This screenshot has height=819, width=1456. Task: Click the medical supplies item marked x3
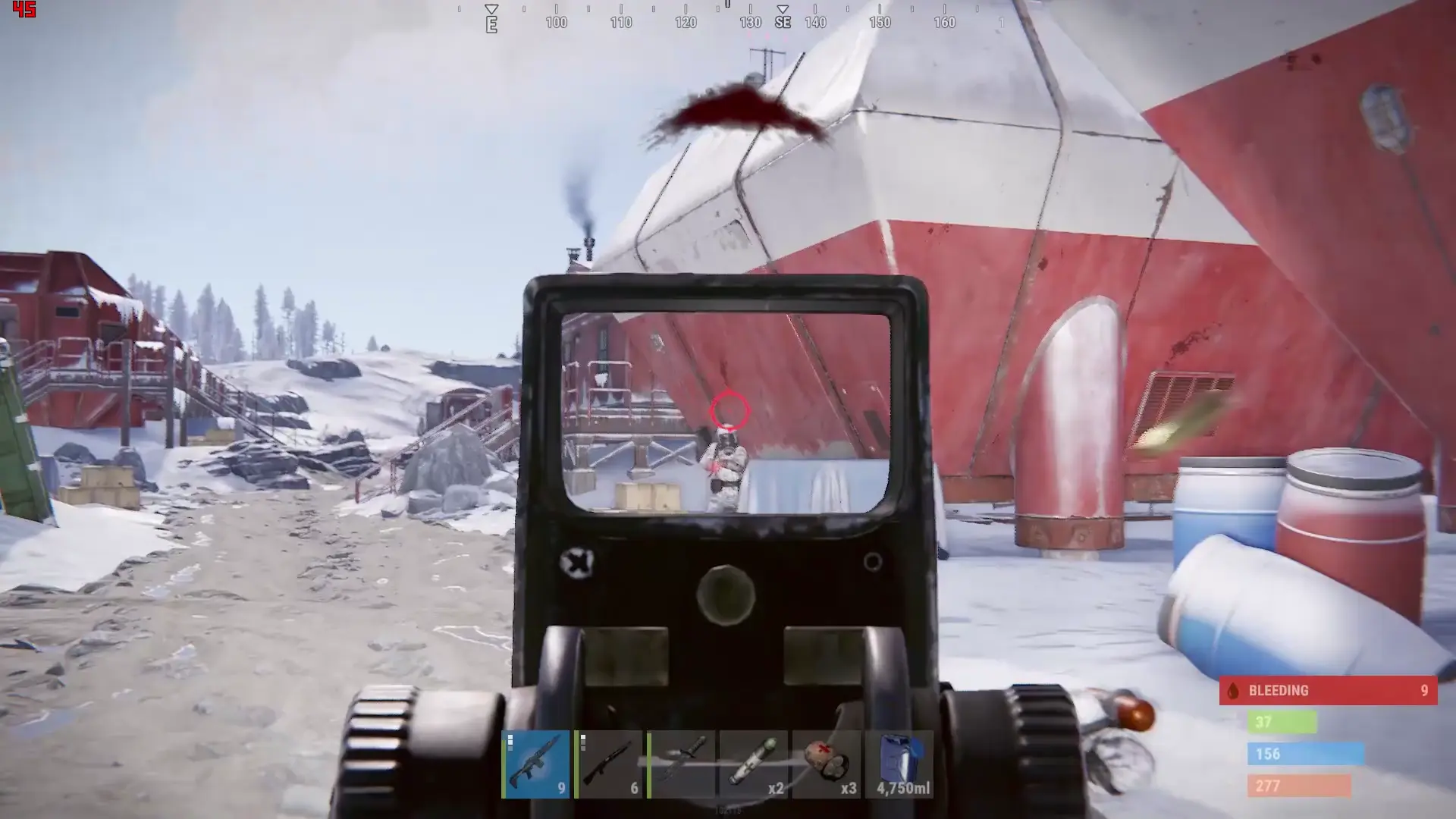tap(825, 766)
